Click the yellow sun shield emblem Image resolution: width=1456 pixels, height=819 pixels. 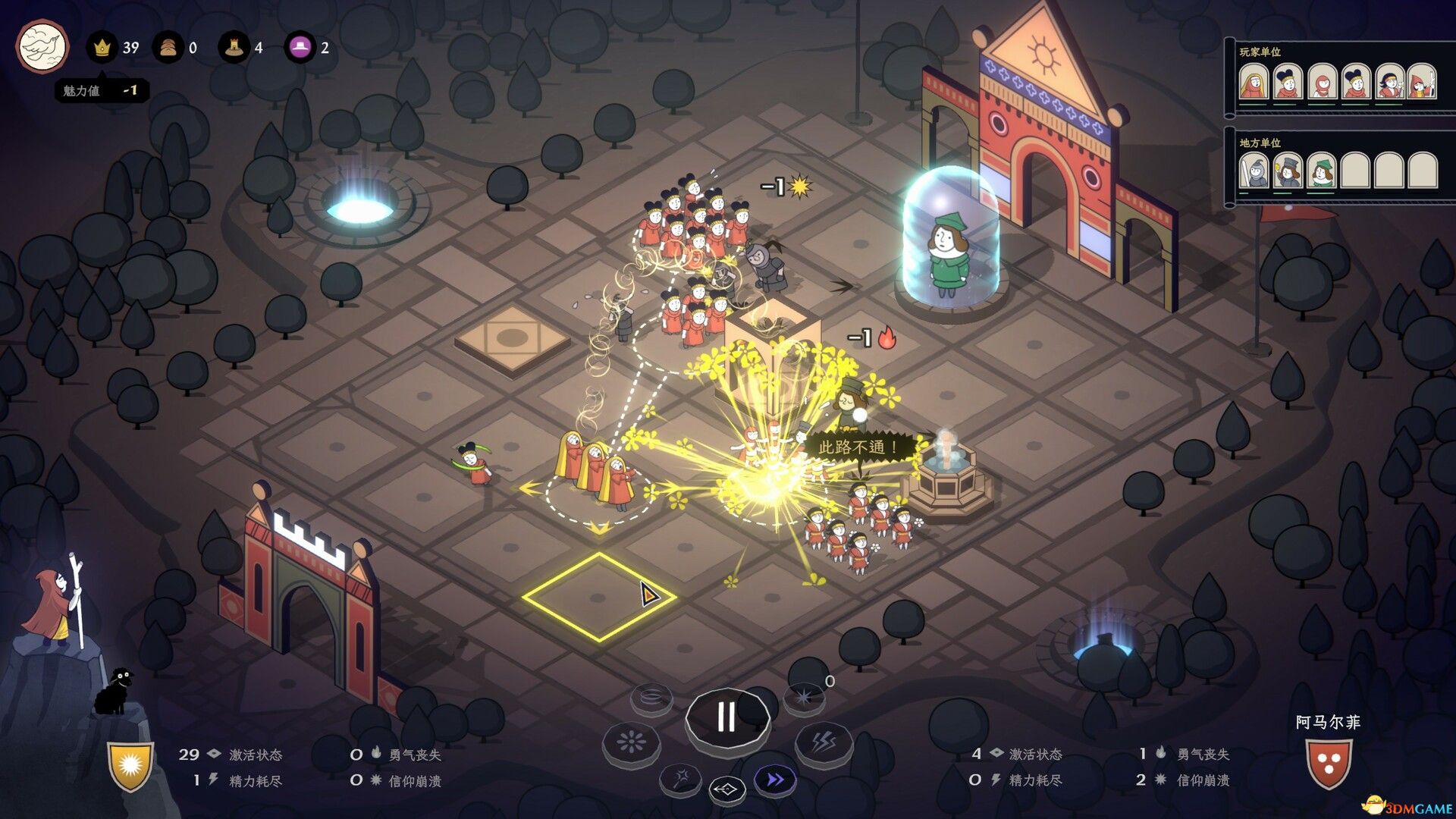(x=130, y=766)
